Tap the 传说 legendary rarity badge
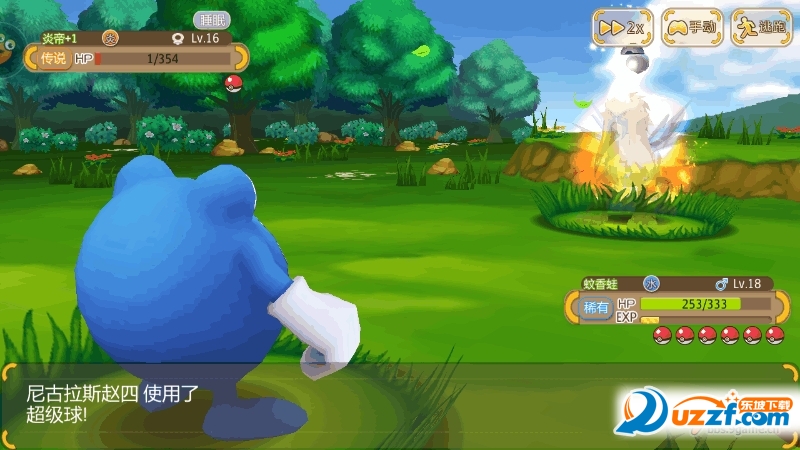800x450 pixels. [52, 59]
